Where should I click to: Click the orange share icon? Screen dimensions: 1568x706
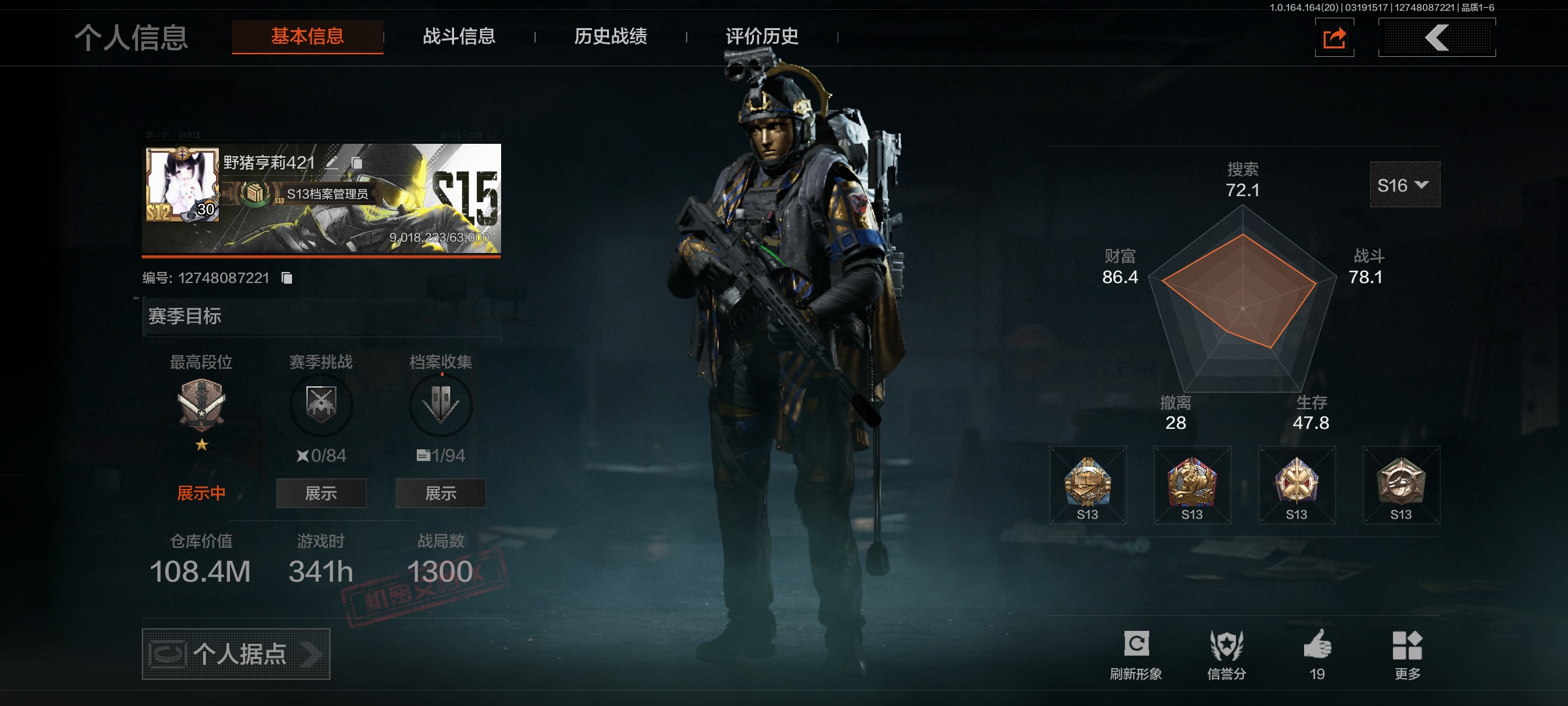tap(1334, 38)
